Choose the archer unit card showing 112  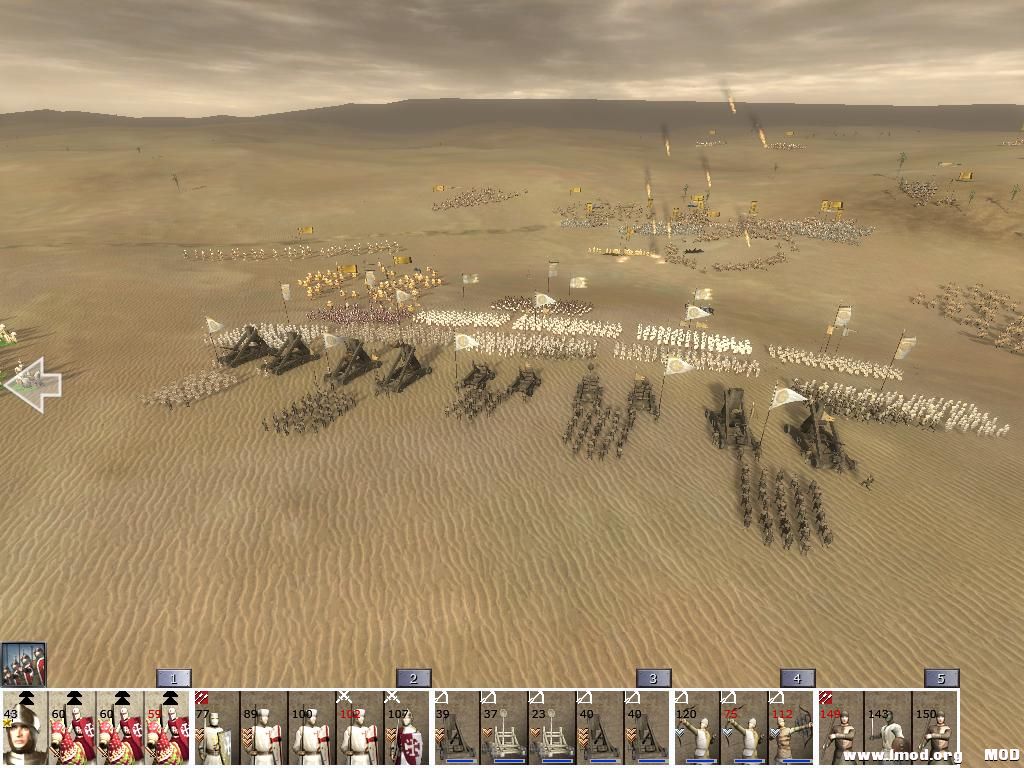[792, 728]
